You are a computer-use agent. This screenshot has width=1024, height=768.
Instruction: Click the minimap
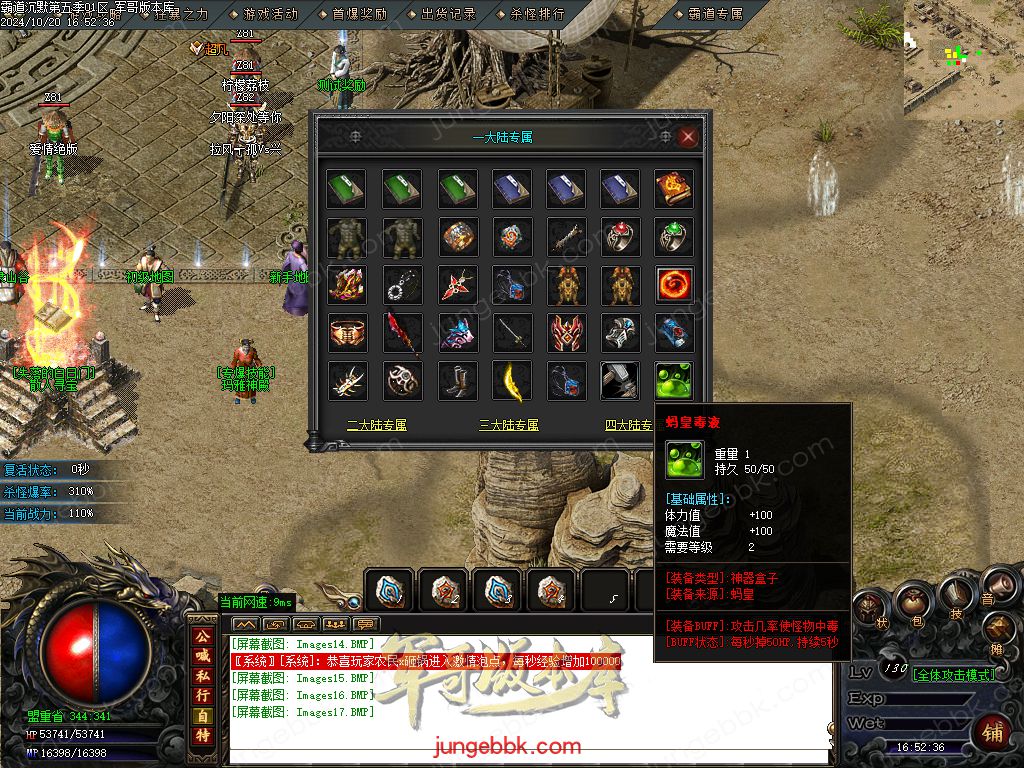[964, 55]
